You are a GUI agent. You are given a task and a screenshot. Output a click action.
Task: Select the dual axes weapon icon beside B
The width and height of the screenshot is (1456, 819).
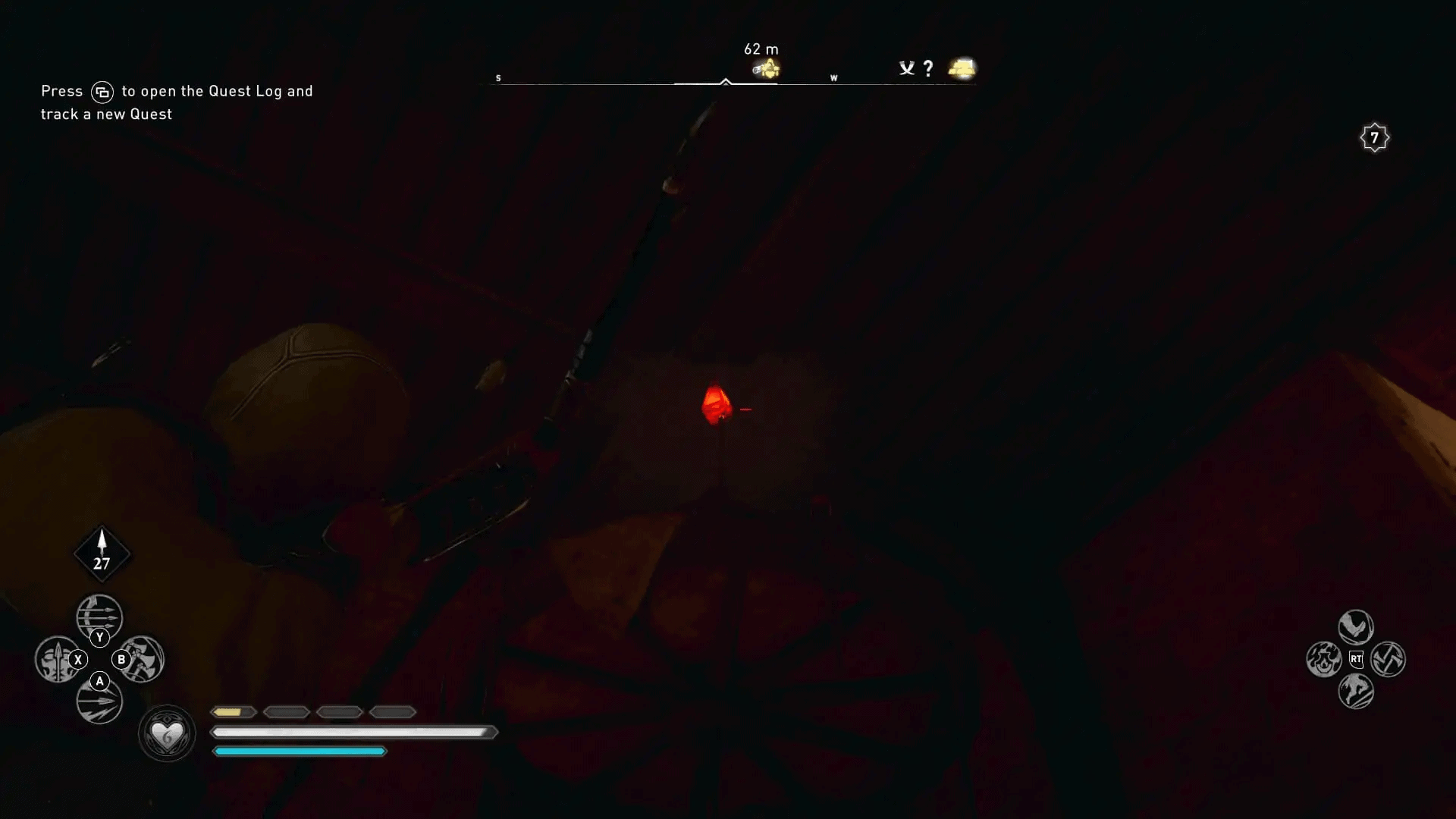[145, 659]
